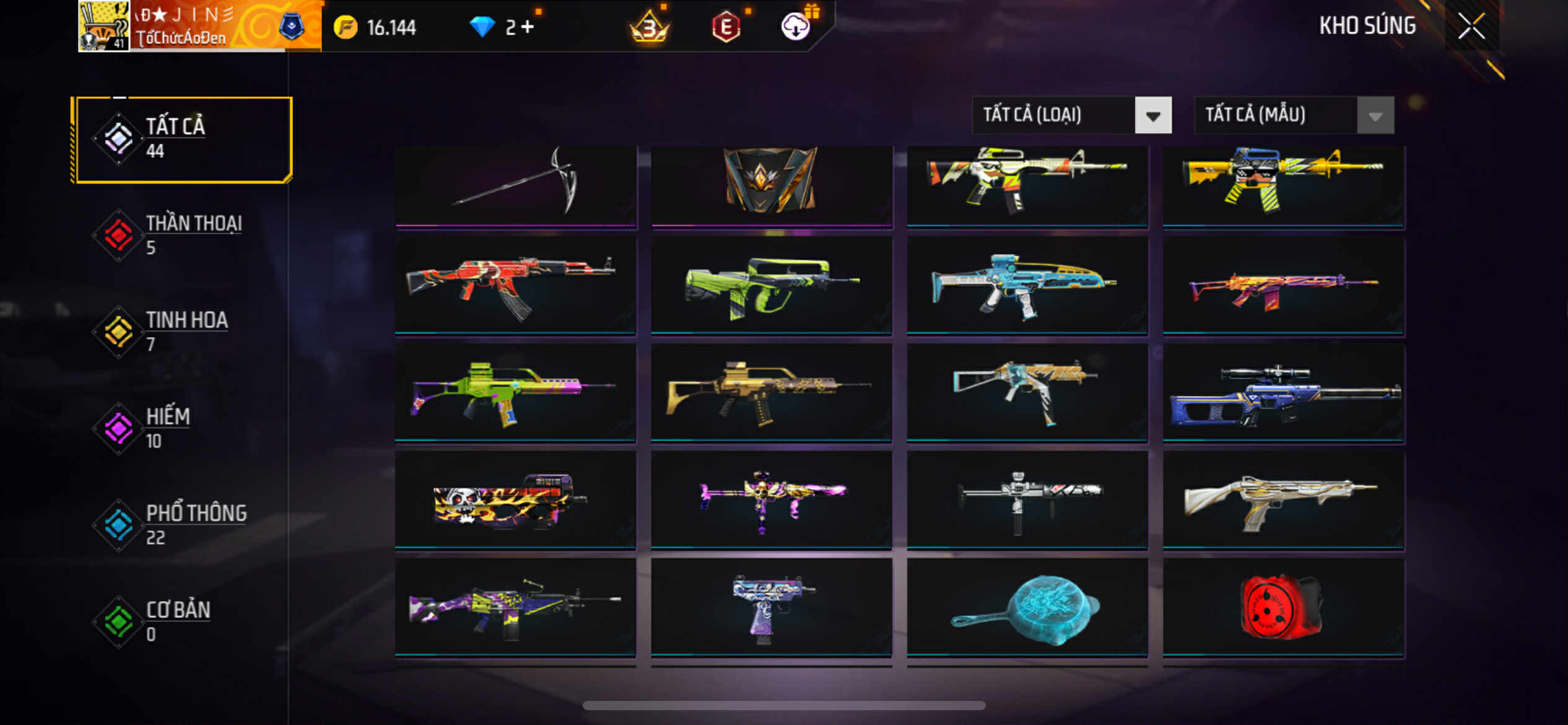Pick the blue sniper rifle with scope
The height and width of the screenshot is (725, 1568).
point(1283,393)
